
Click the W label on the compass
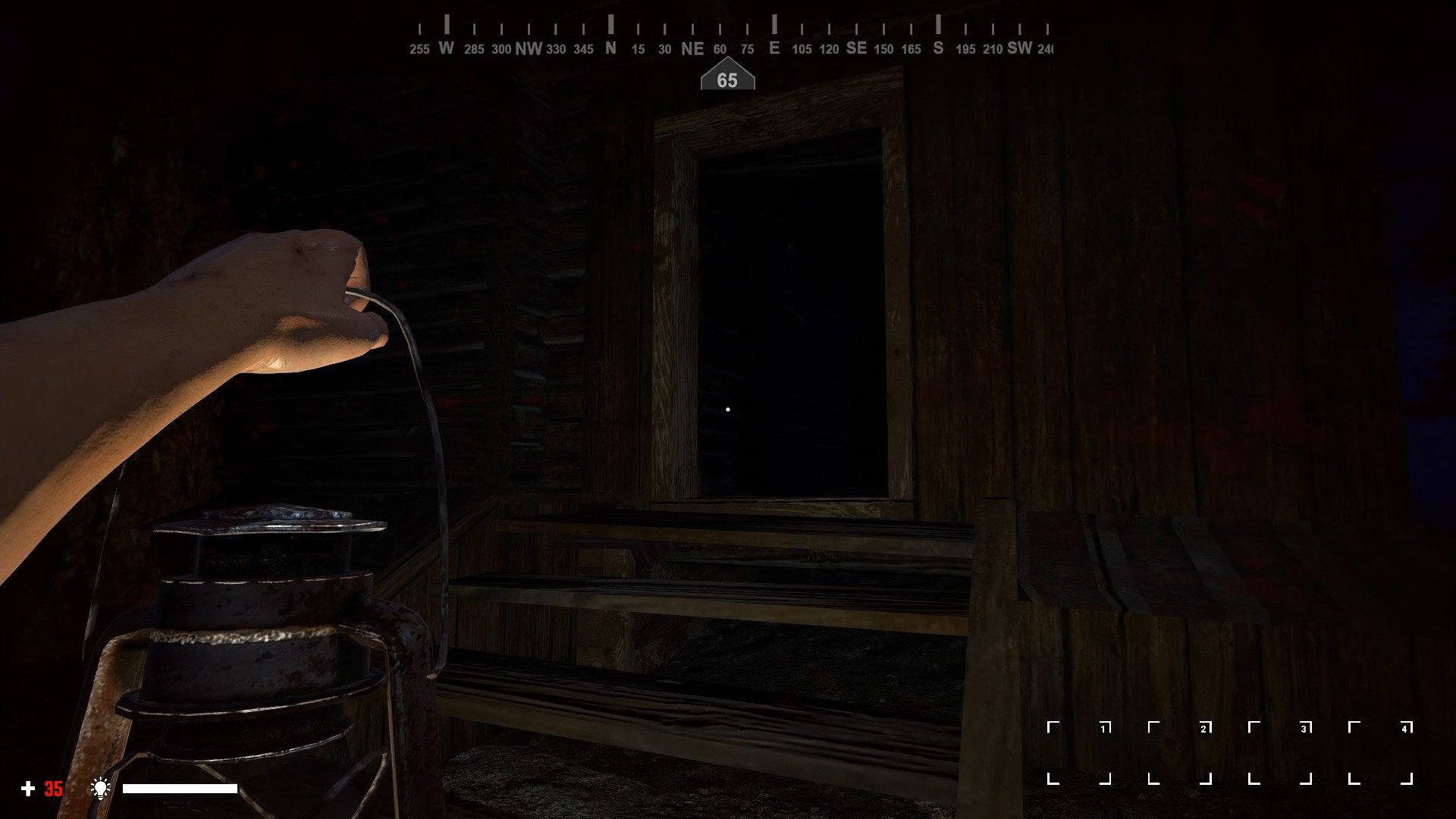point(445,49)
